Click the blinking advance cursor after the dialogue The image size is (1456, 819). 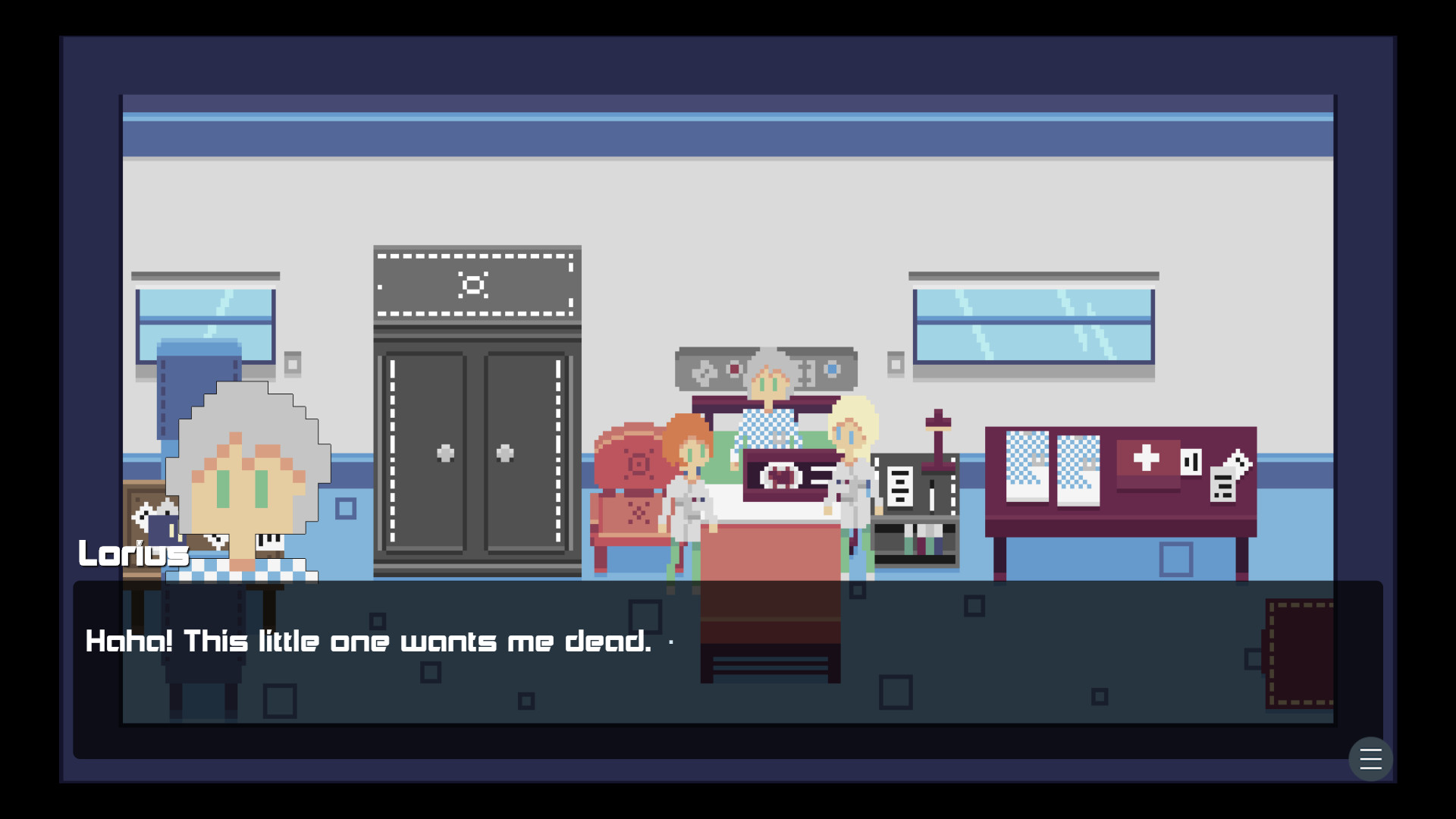click(670, 642)
